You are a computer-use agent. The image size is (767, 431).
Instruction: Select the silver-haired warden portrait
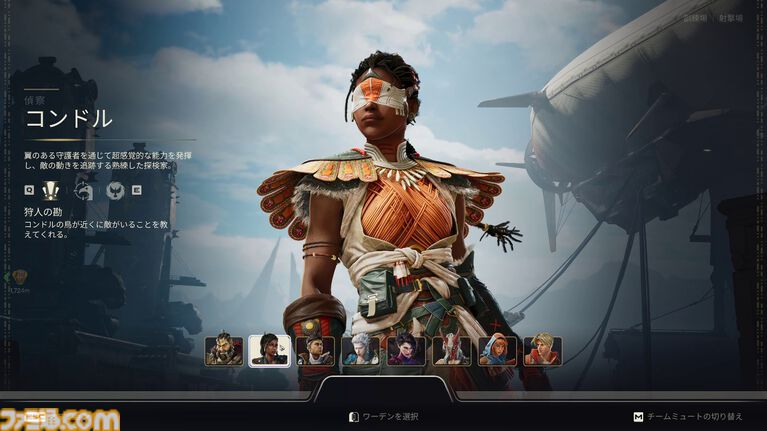pyautogui.click(x=360, y=350)
